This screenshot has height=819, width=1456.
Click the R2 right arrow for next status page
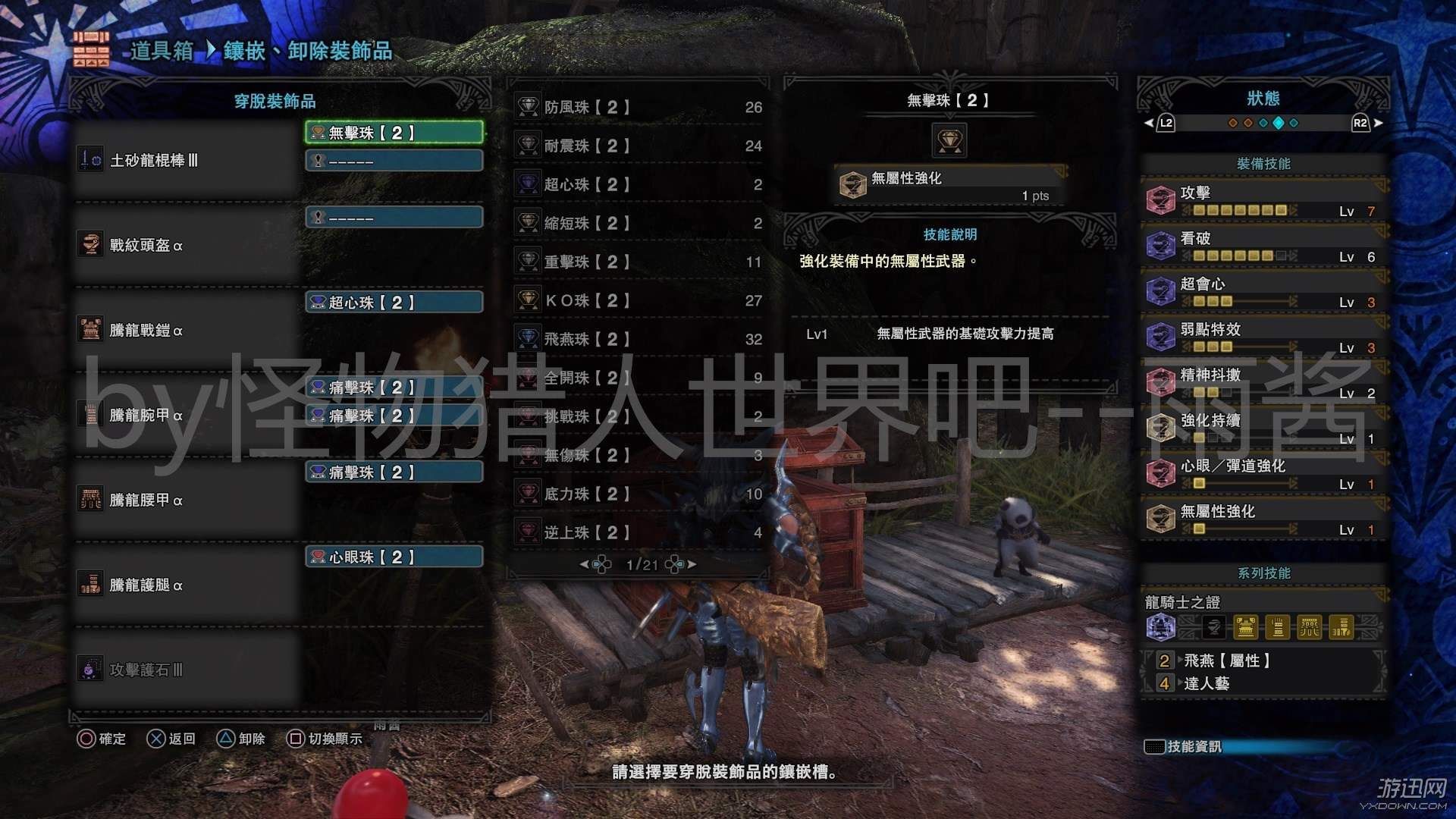pyautogui.click(x=1379, y=122)
